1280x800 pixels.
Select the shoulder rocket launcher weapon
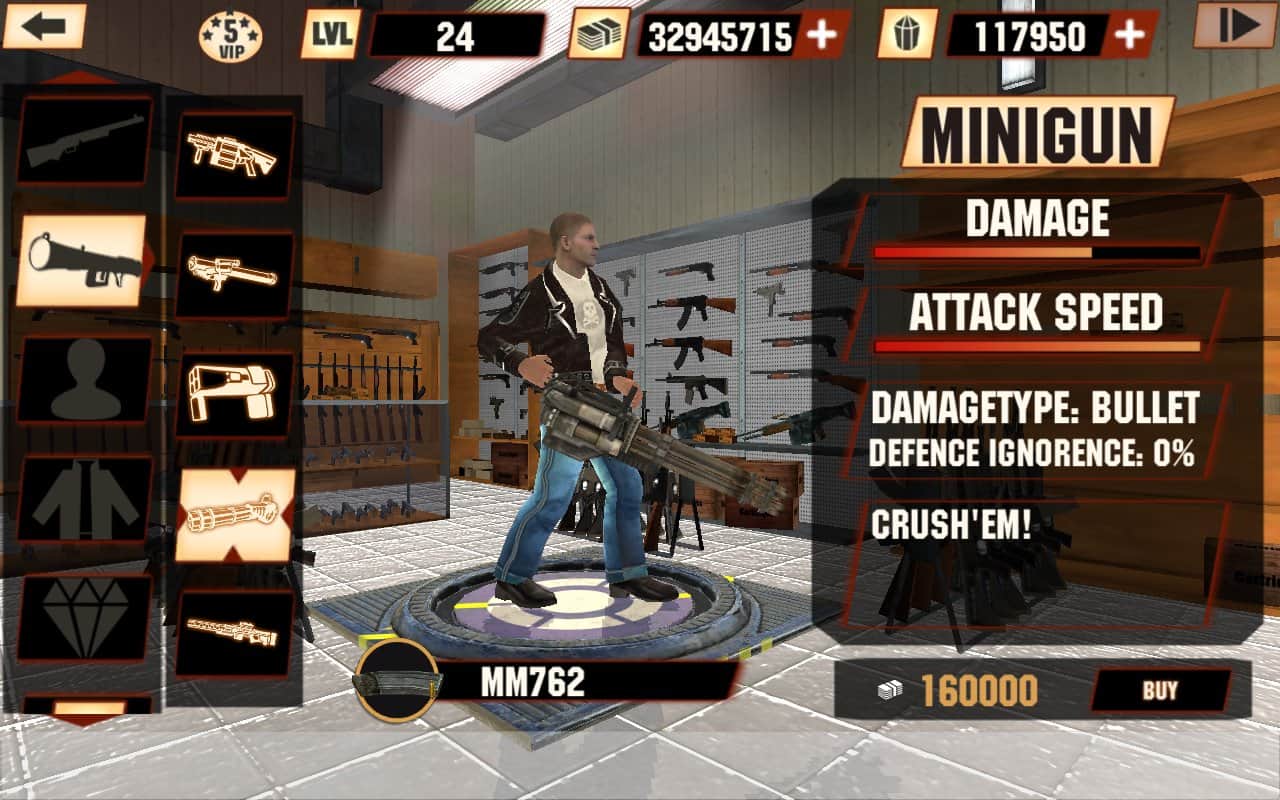point(234,275)
